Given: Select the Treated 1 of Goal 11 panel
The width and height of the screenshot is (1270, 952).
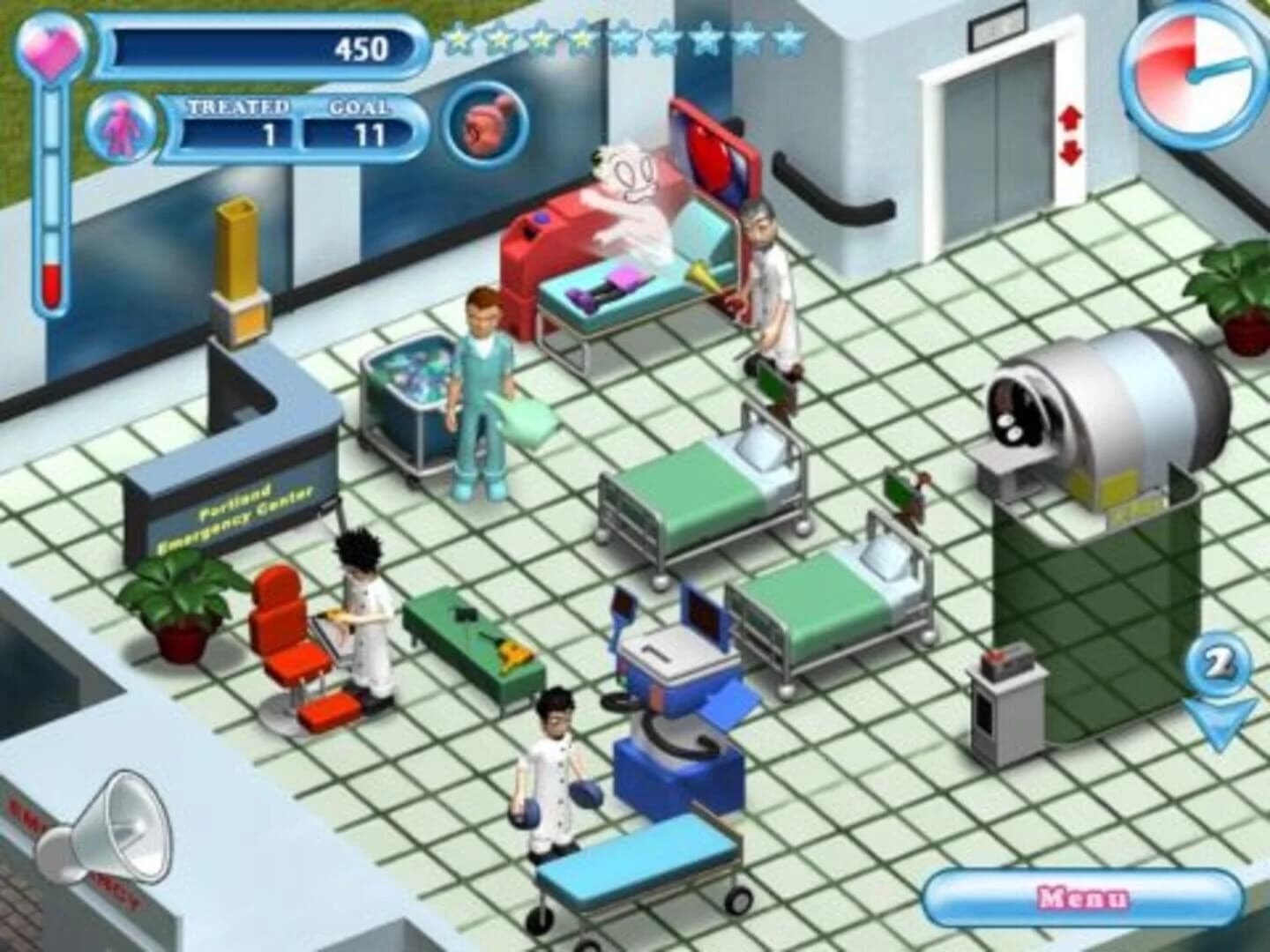Looking at the screenshot, I should [x=287, y=130].
